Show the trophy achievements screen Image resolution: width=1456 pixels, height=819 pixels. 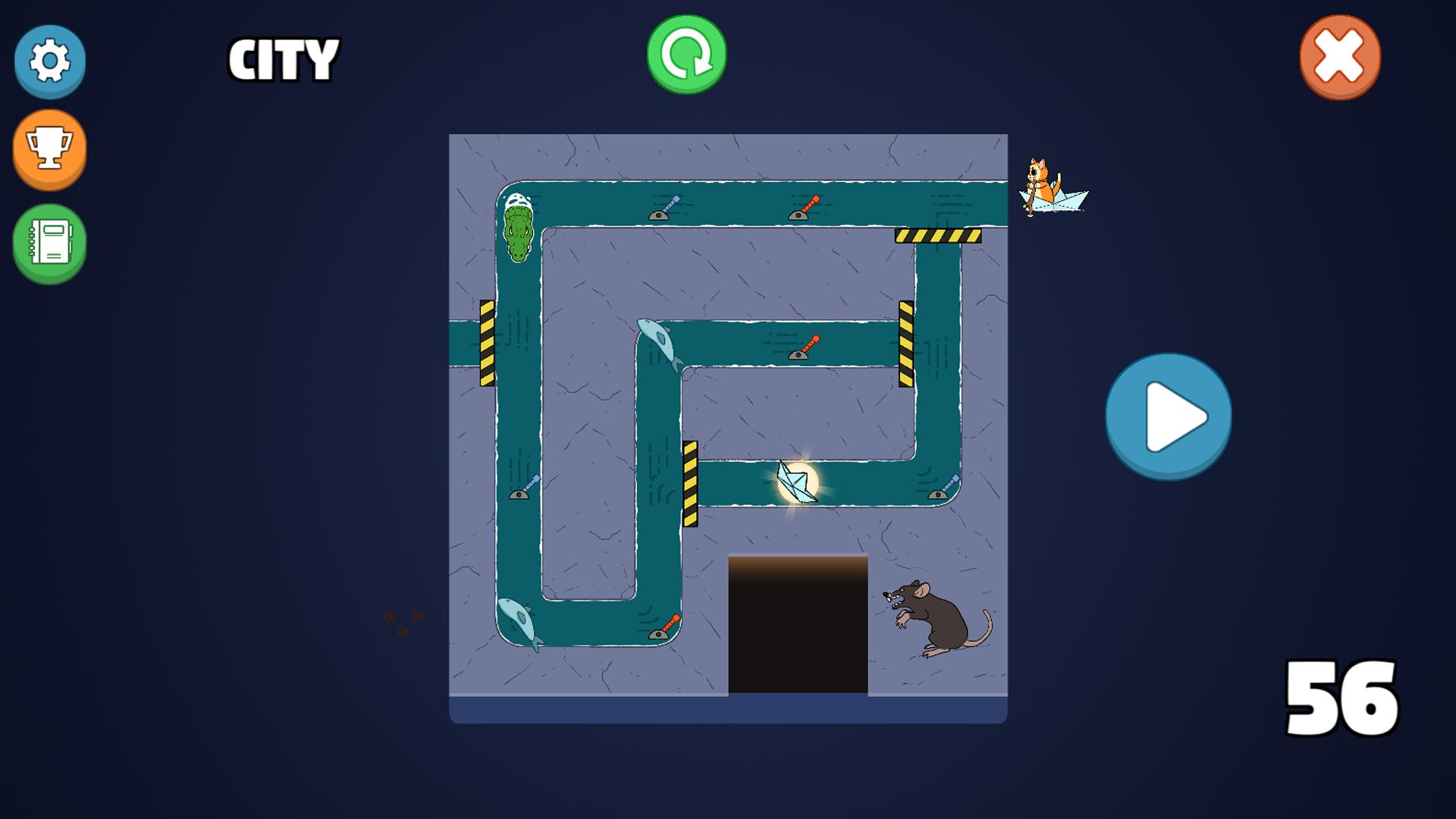pyautogui.click(x=50, y=148)
